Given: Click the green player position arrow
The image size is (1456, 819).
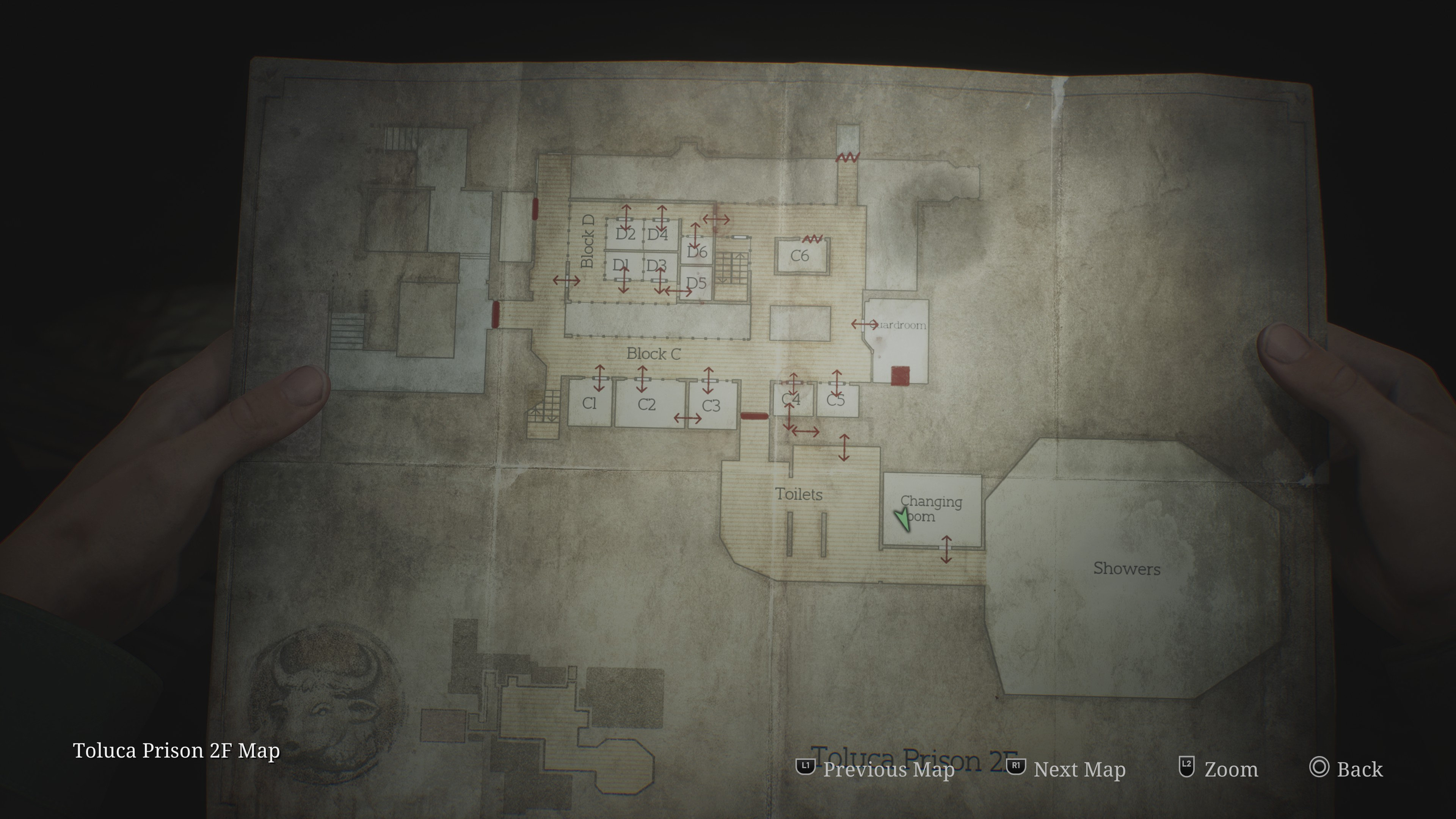Looking at the screenshot, I should tap(903, 519).
